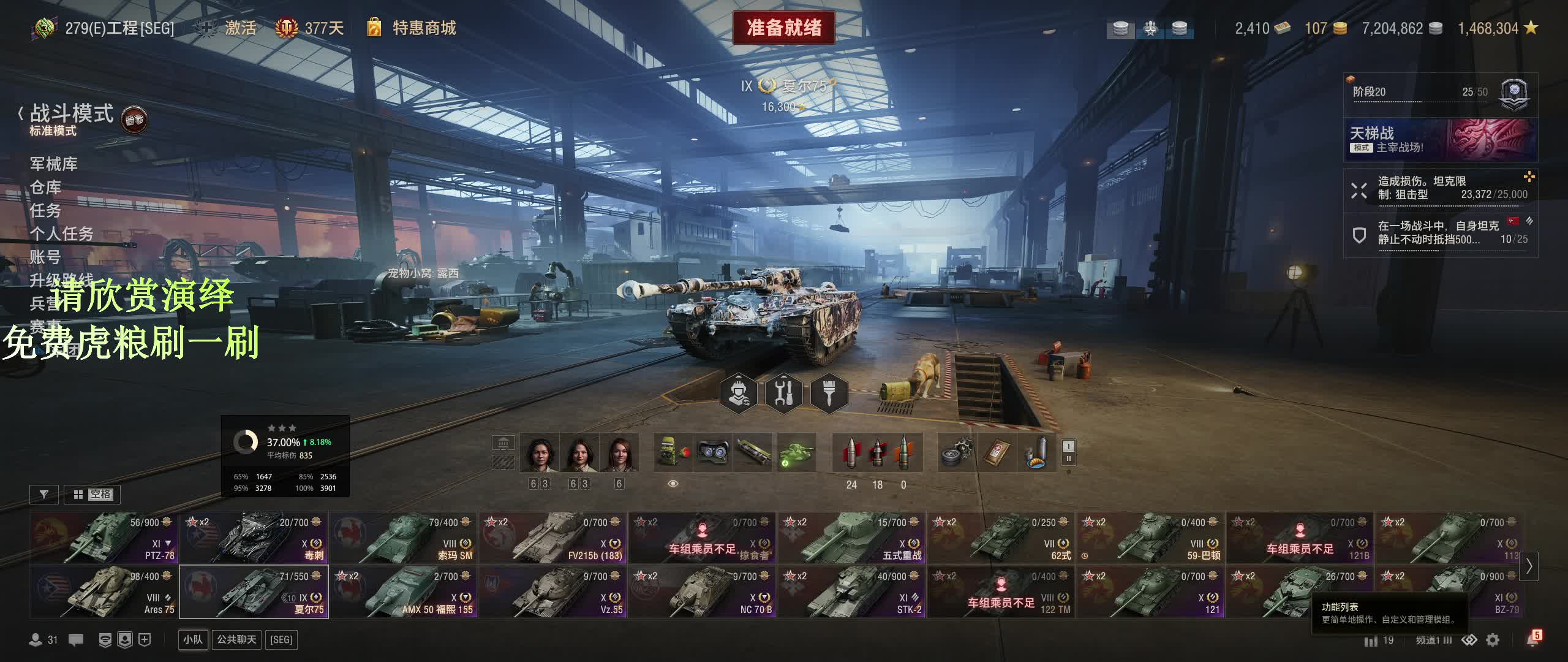This screenshot has height=662, width=1568.
Task: Open the 天梯战 mode banner
Action: click(1440, 140)
